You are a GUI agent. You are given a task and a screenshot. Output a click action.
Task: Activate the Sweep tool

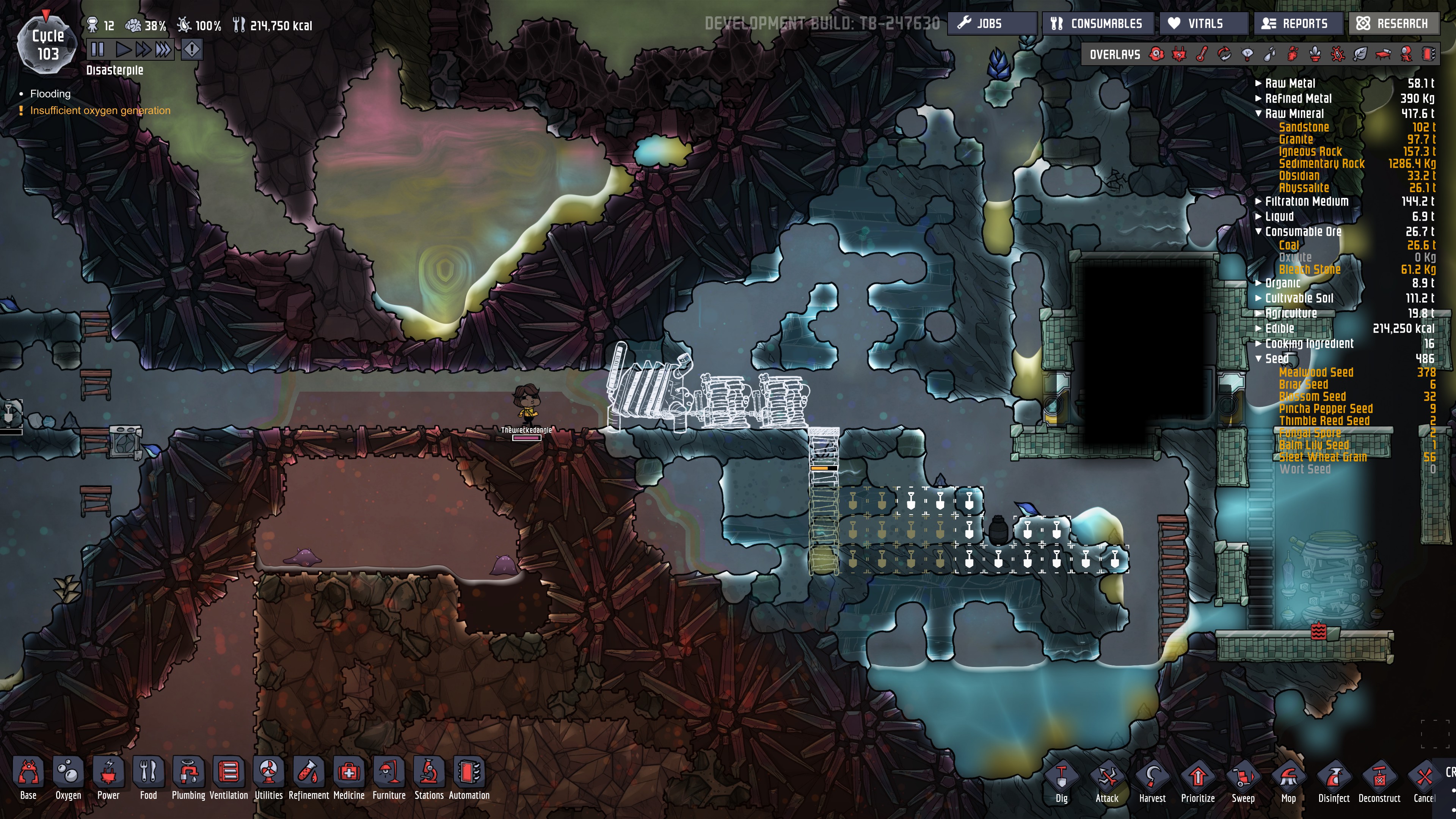coord(1243,782)
